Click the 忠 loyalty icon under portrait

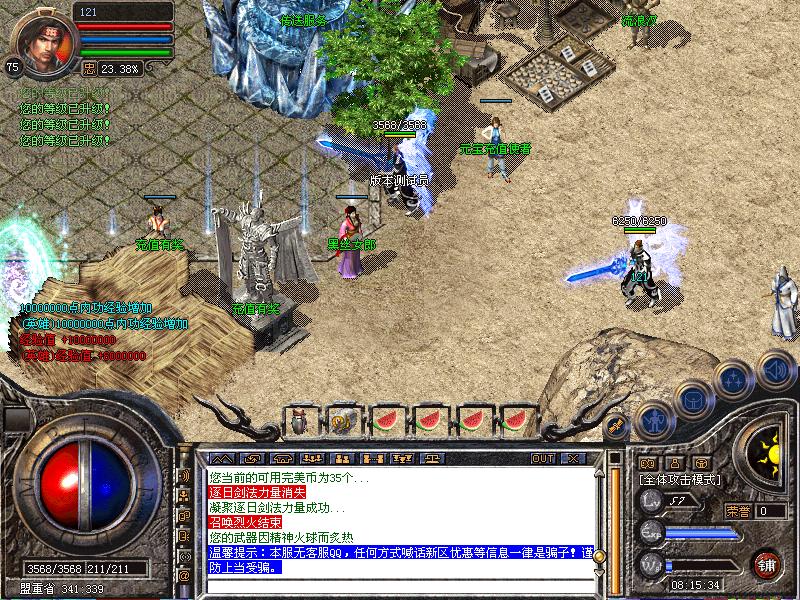[x=89, y=69]
